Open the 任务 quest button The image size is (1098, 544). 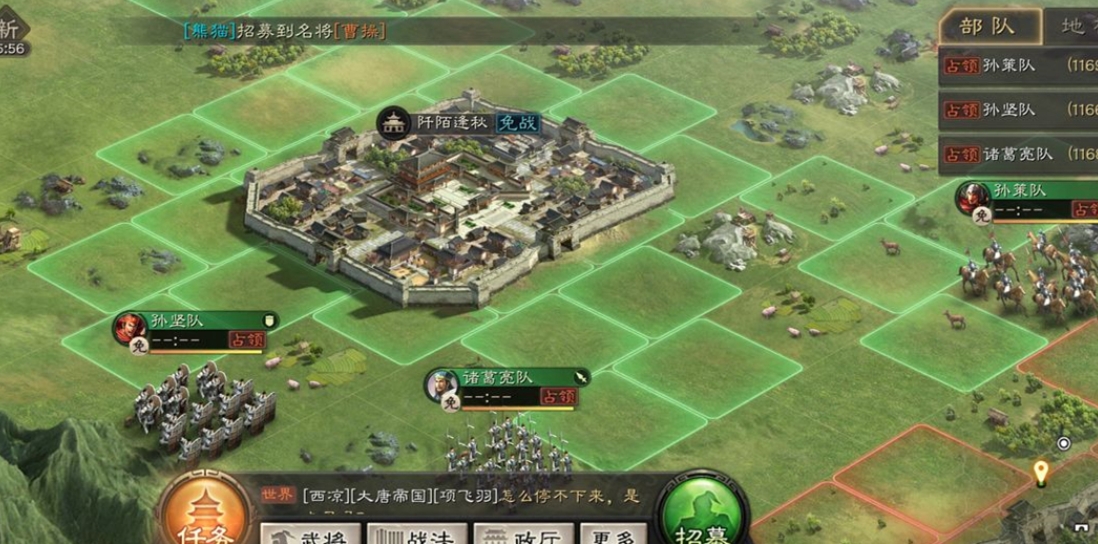203,515
